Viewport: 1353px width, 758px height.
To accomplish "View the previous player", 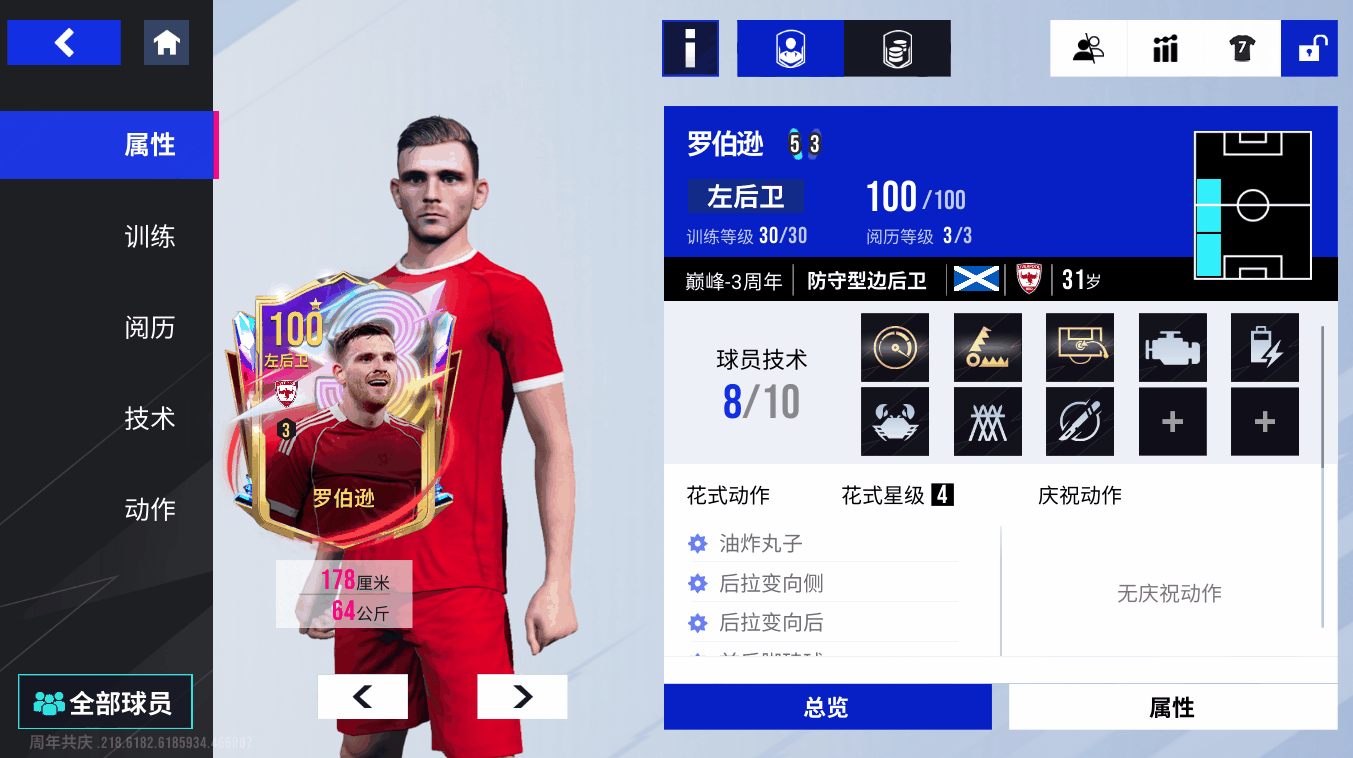I will 362,697.
